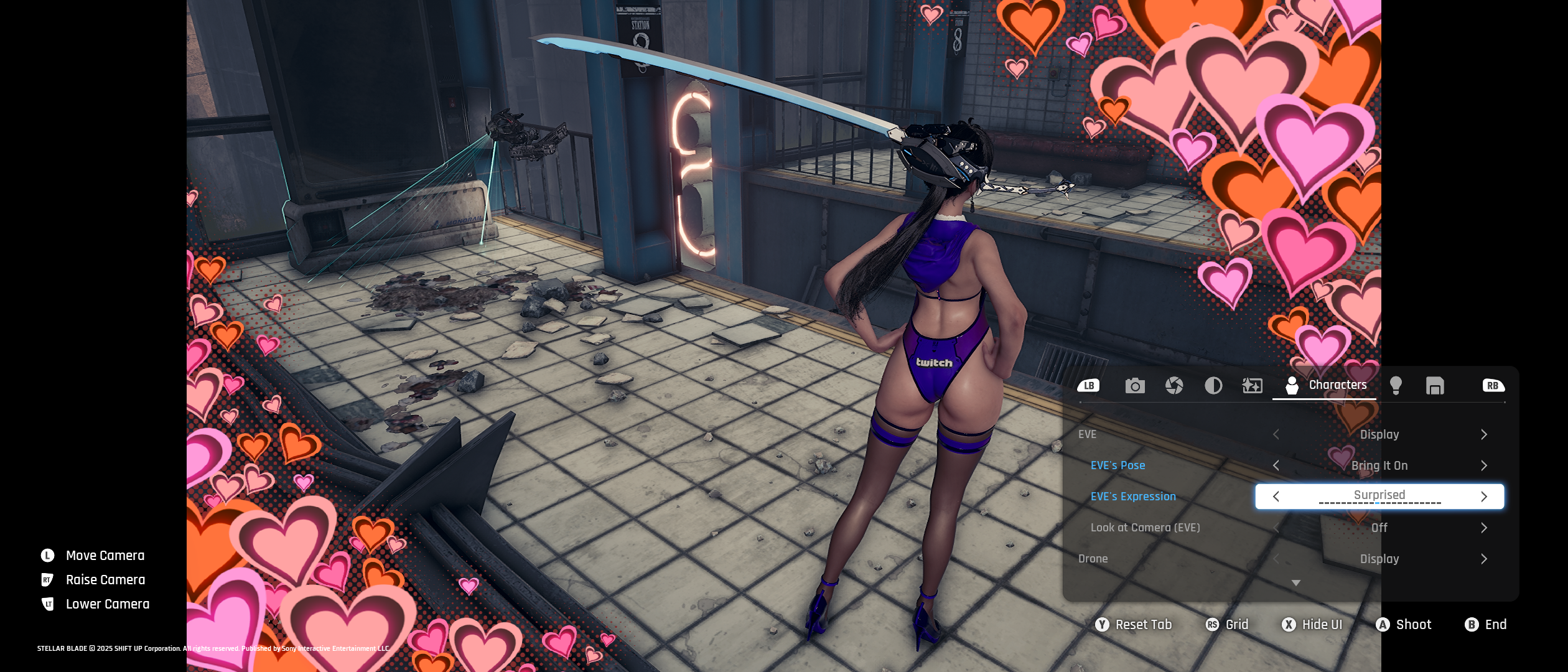This screenshot has width=1568, height=672.
Task: Open the lightbulb lighting tab
Action: [1396, 386]
